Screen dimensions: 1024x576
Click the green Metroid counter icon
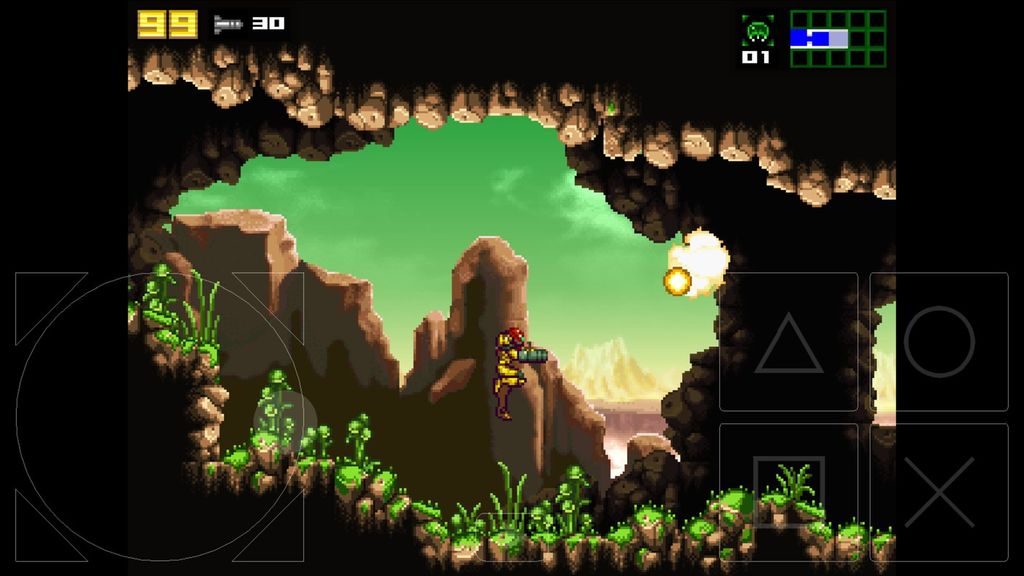[757, 31]
